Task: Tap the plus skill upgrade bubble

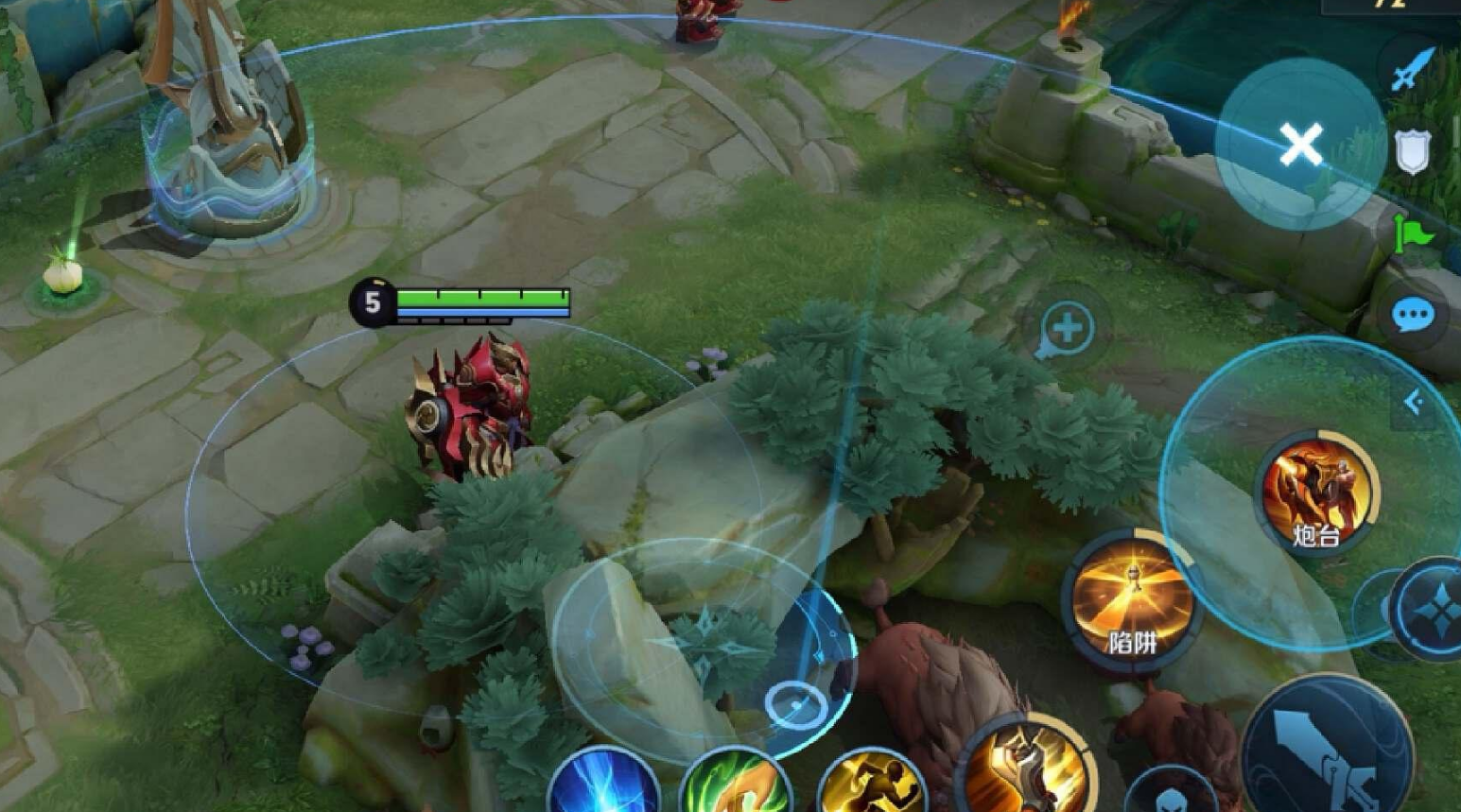Action: coord(1067,330)
